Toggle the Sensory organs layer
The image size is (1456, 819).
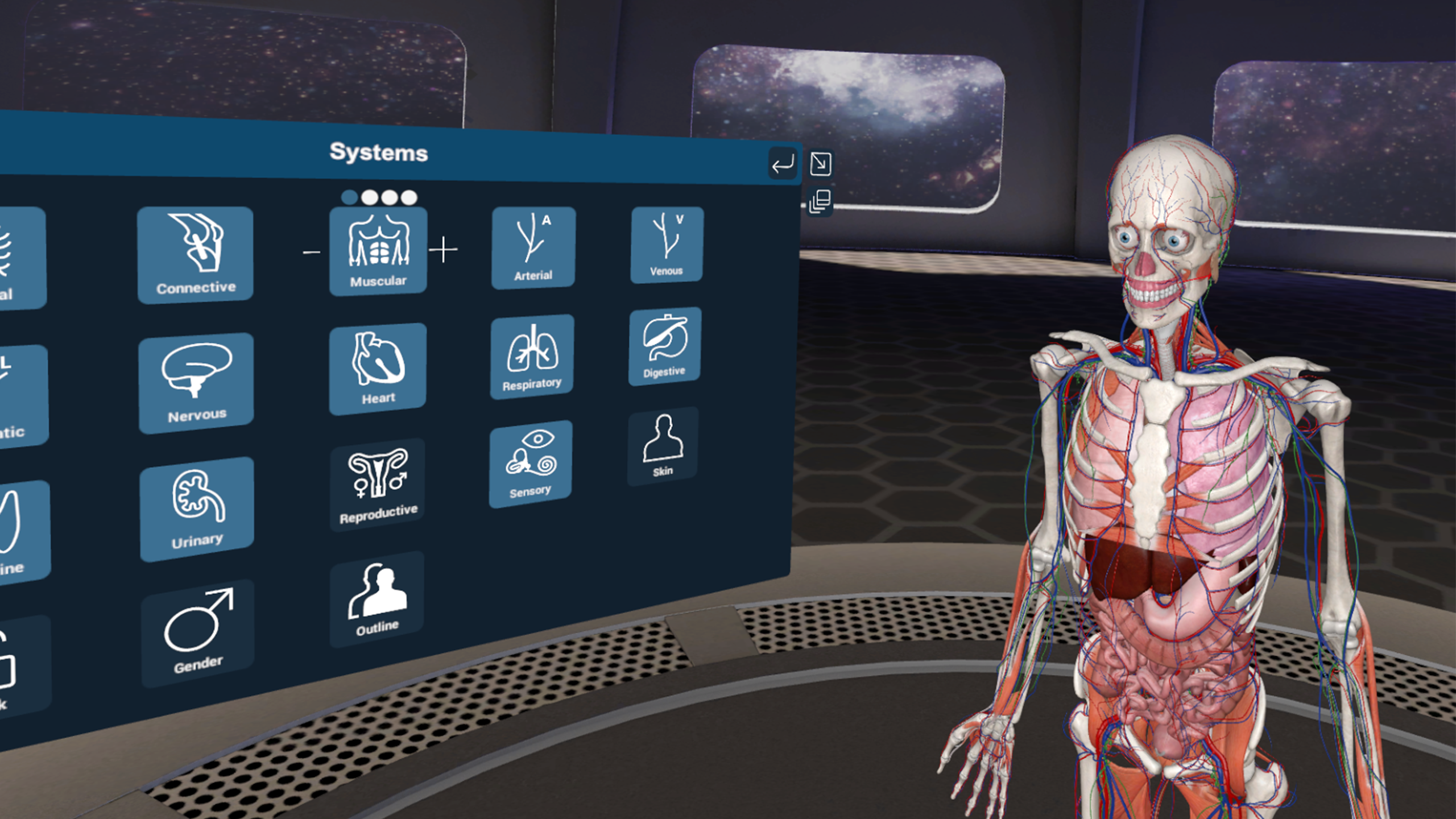(531, 463)
